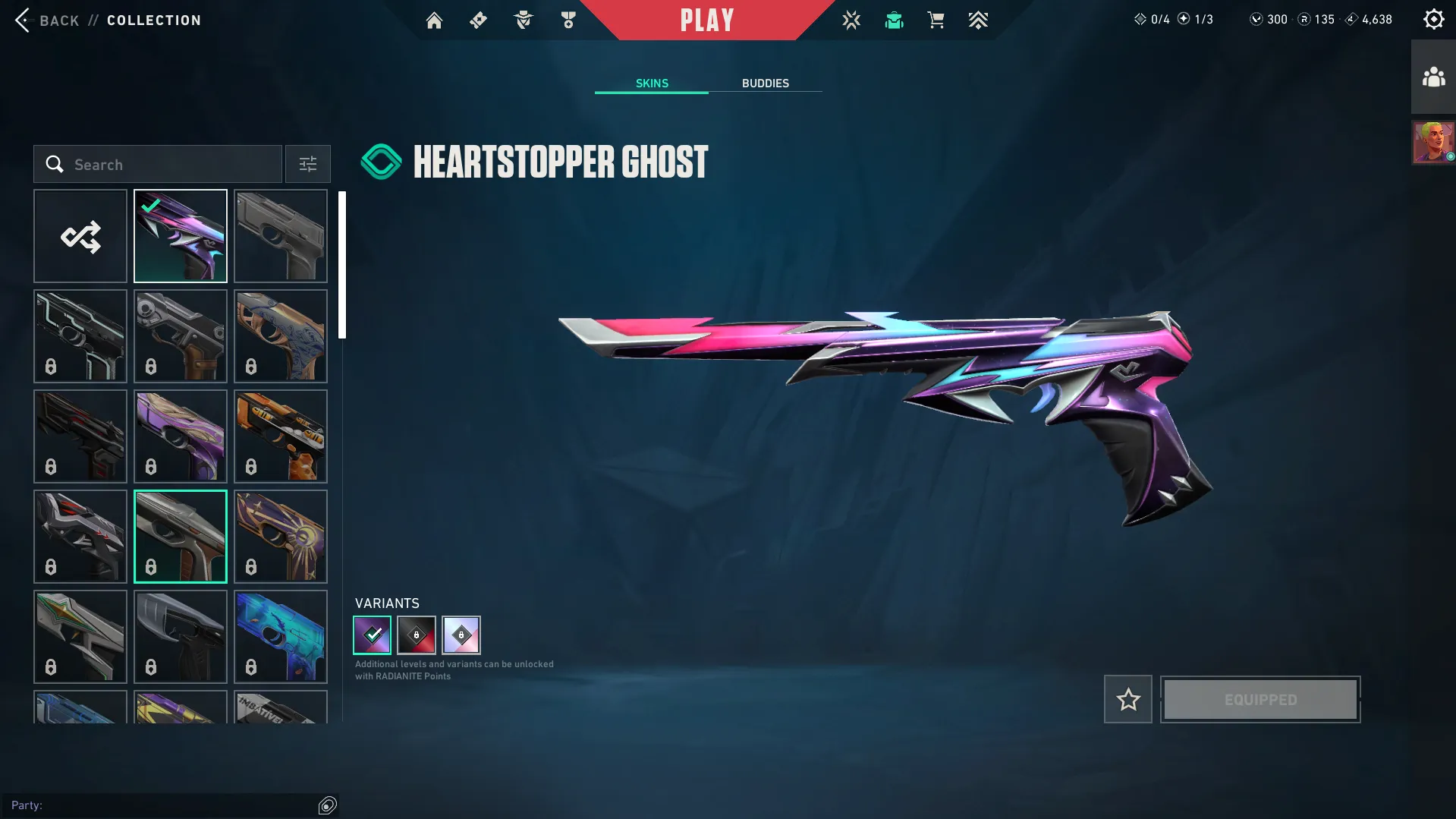Open the Agents icon in the top bar
The height and width of the screenshot is (819, 1456).
(x=522, y=20)
